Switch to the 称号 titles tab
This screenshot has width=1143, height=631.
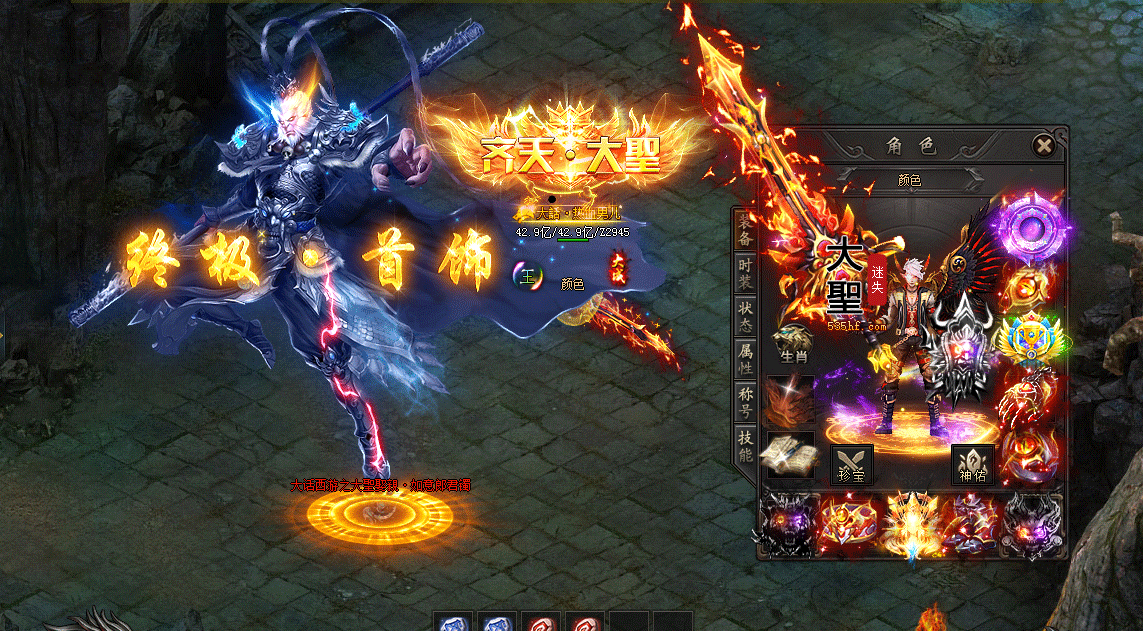745,400
